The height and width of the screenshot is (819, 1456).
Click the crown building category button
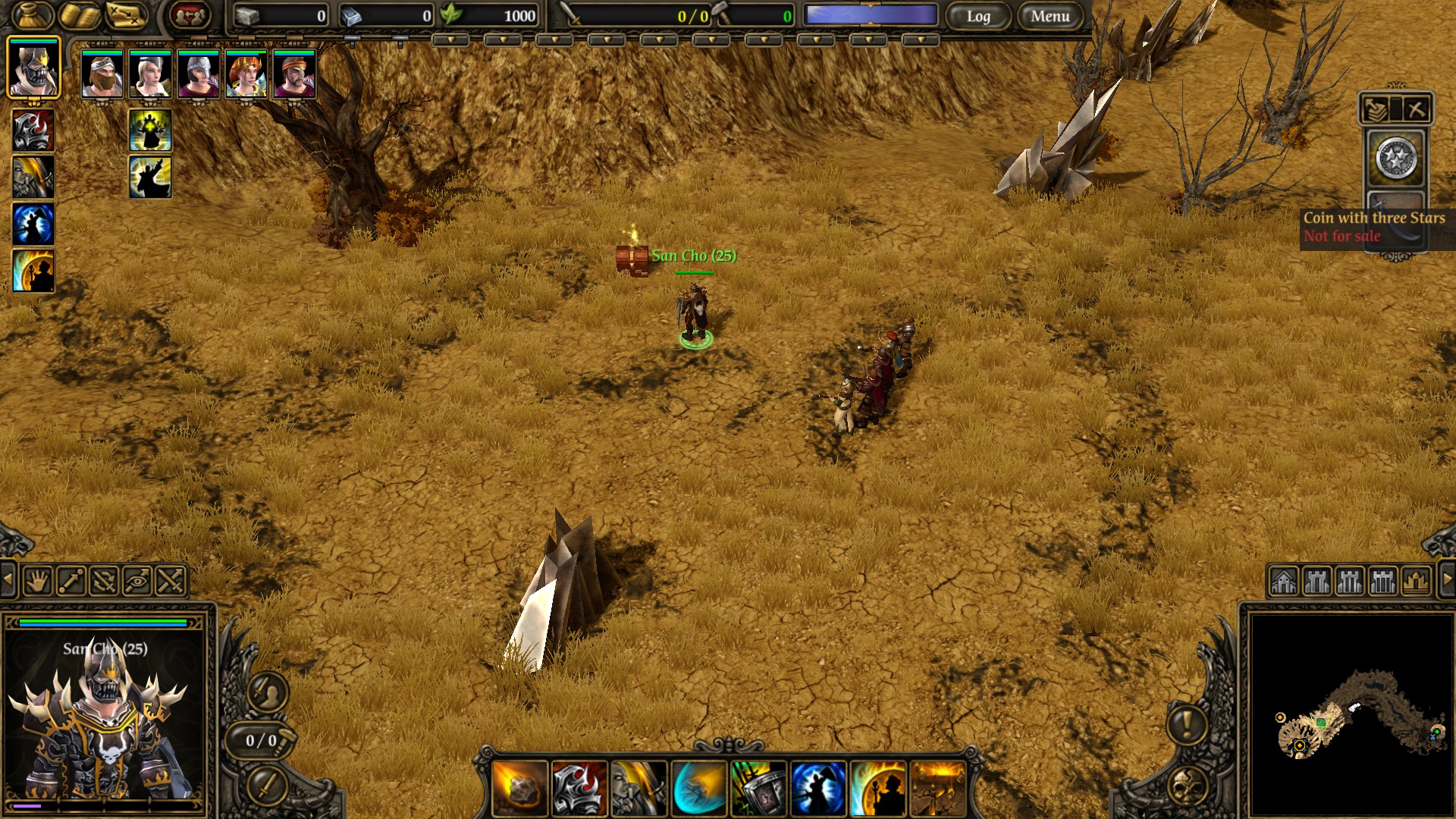1416,582
